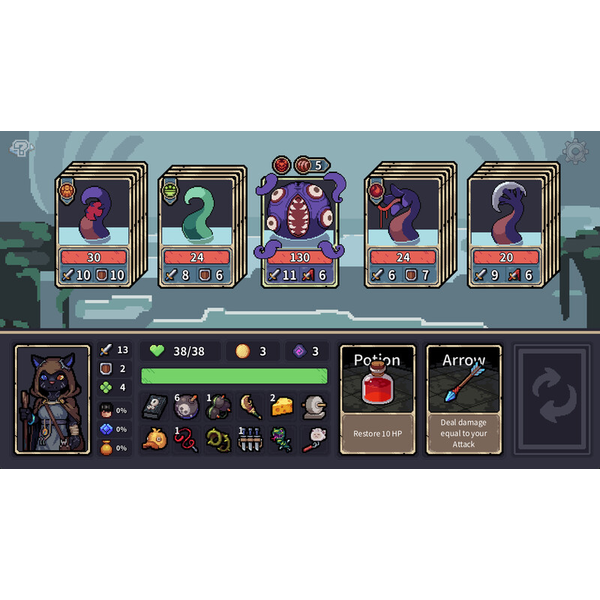This screenshot has height=600, width=600.
Task: Select the skull spellbook item
Action: pyautogui.click(x=154, y=406)
